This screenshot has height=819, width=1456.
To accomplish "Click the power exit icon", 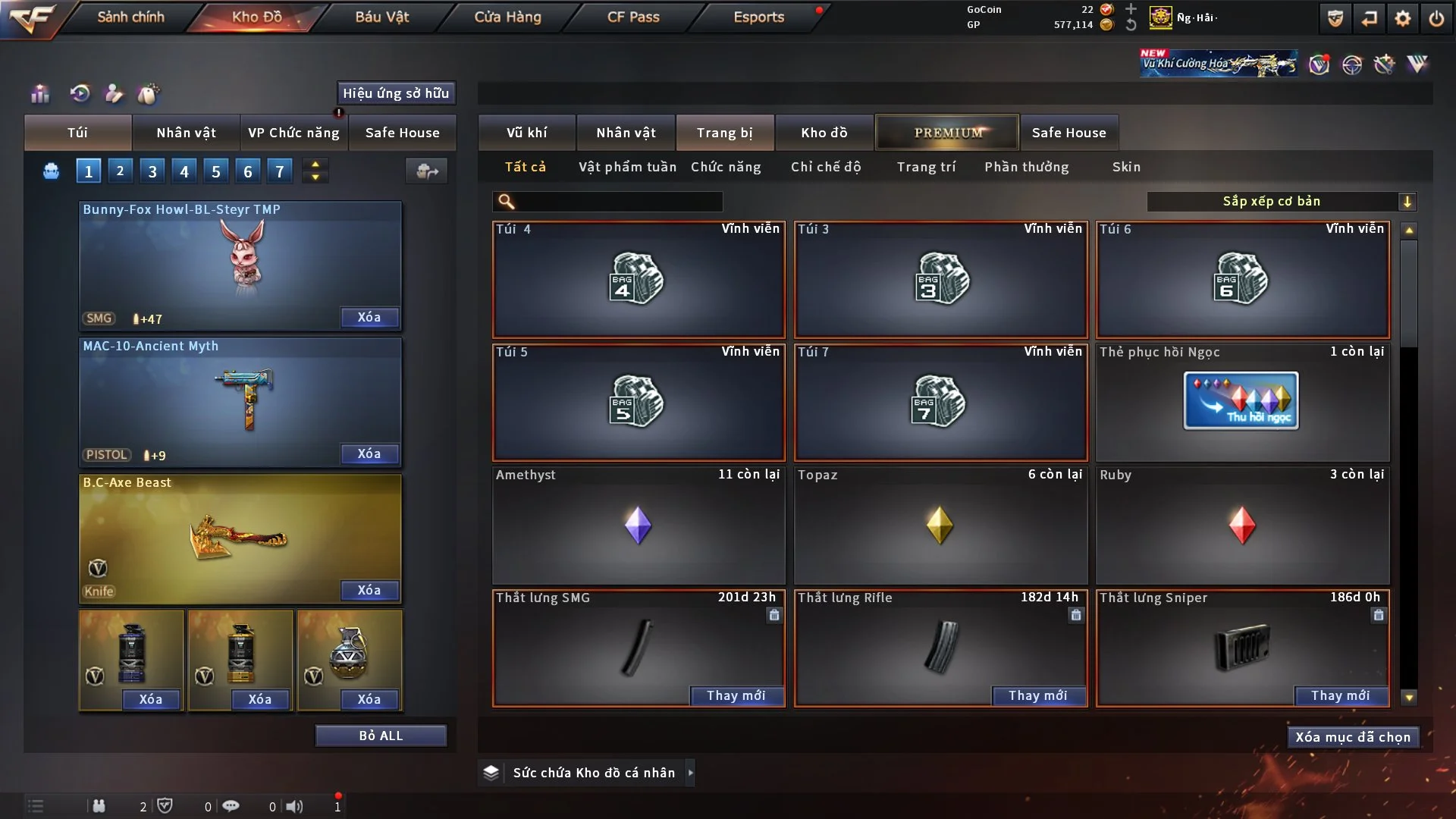I will click(x=1436, y=18).
